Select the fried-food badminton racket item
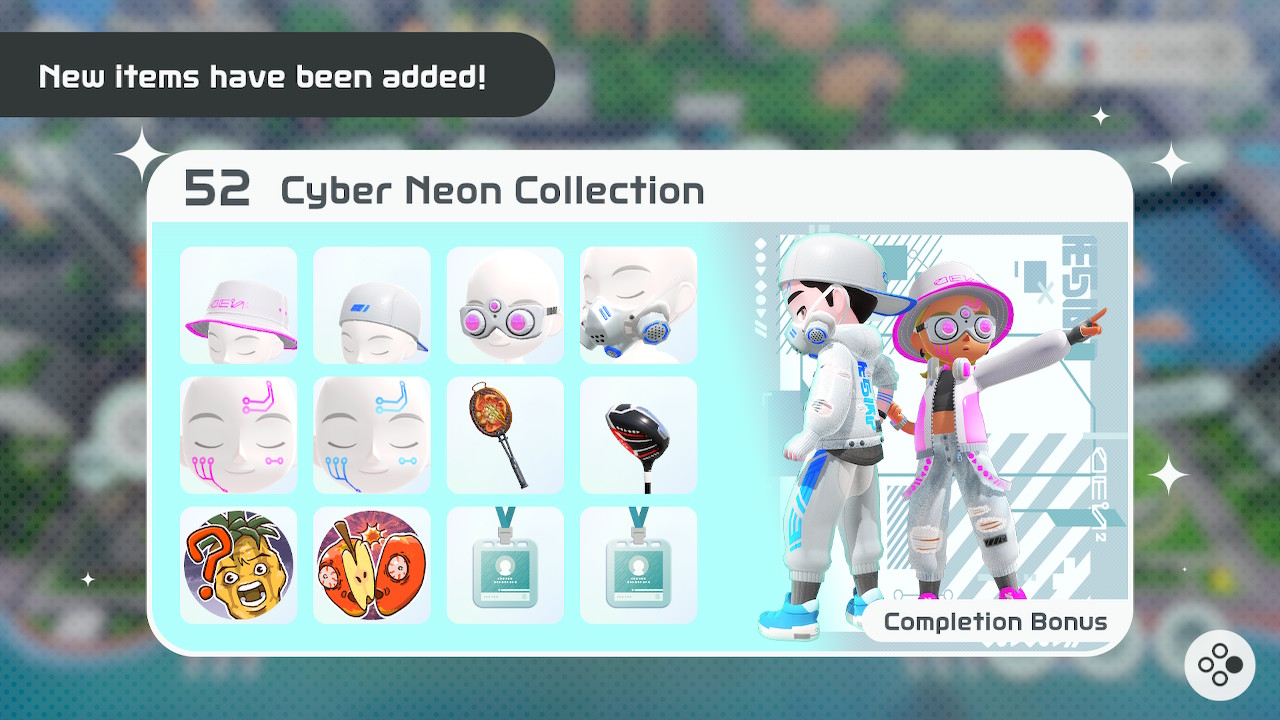The image size is (1280, 720). tap(505, 435)
